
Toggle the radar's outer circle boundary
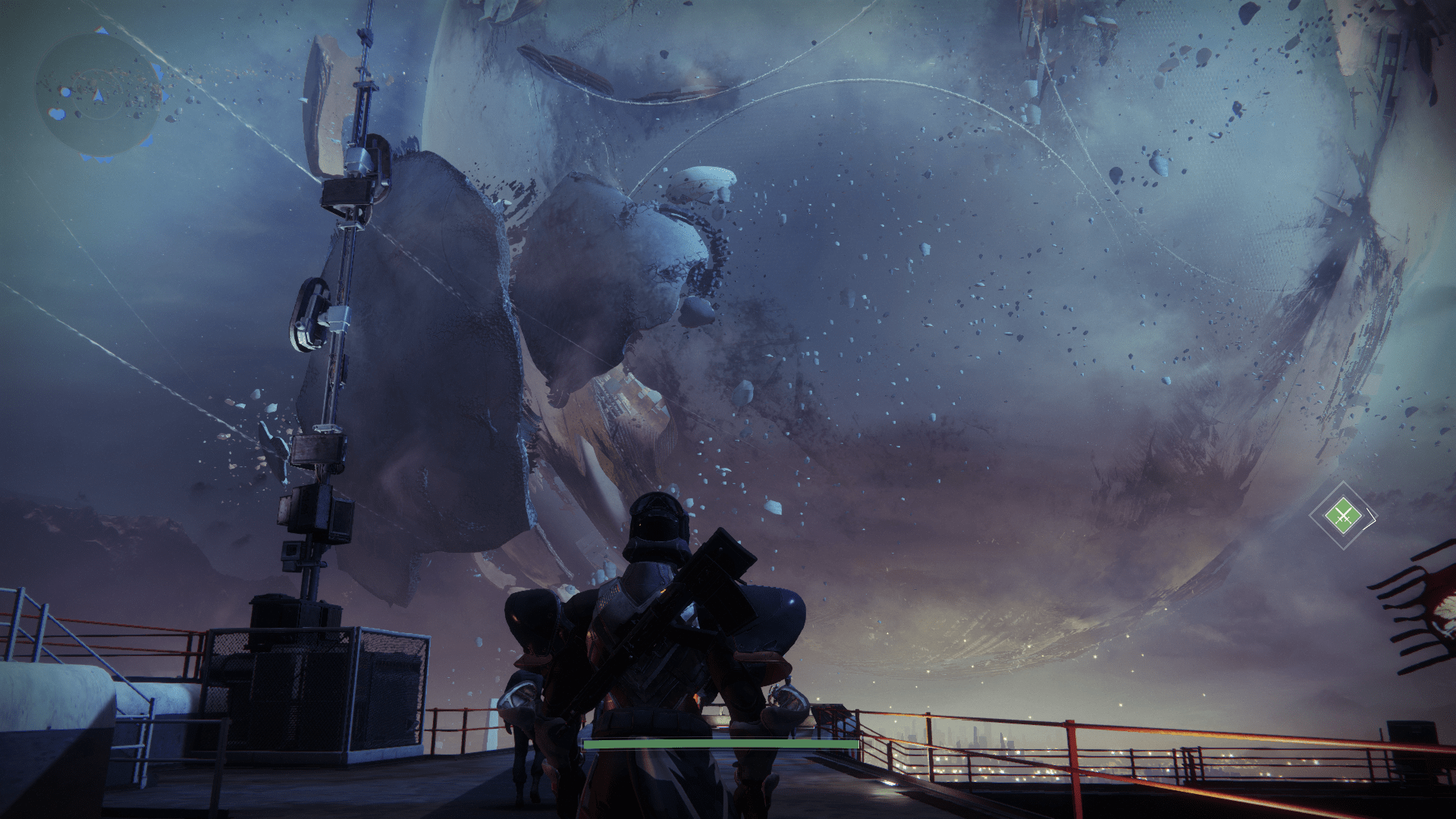click(x=38, y=97)
